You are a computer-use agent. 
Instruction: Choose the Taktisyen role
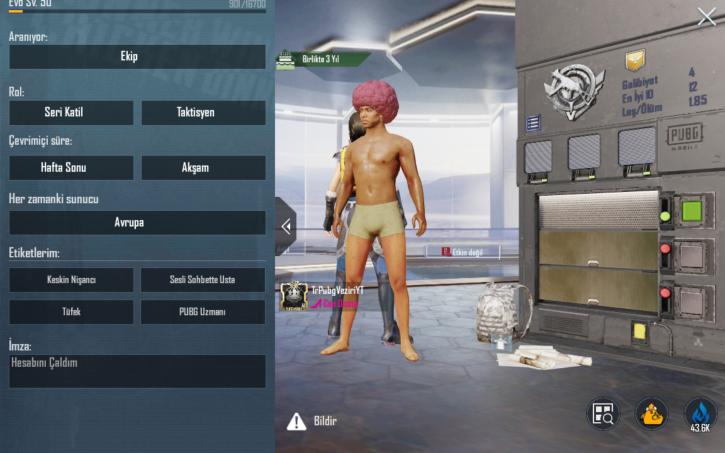[x=203, y=113]
